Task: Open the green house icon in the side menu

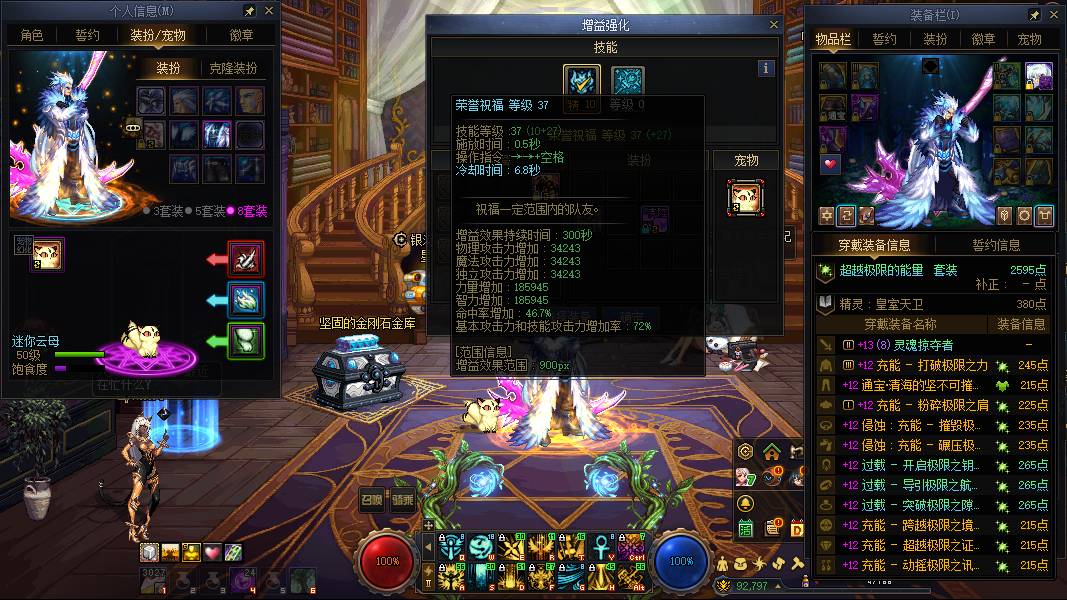Action: point(771,451)
